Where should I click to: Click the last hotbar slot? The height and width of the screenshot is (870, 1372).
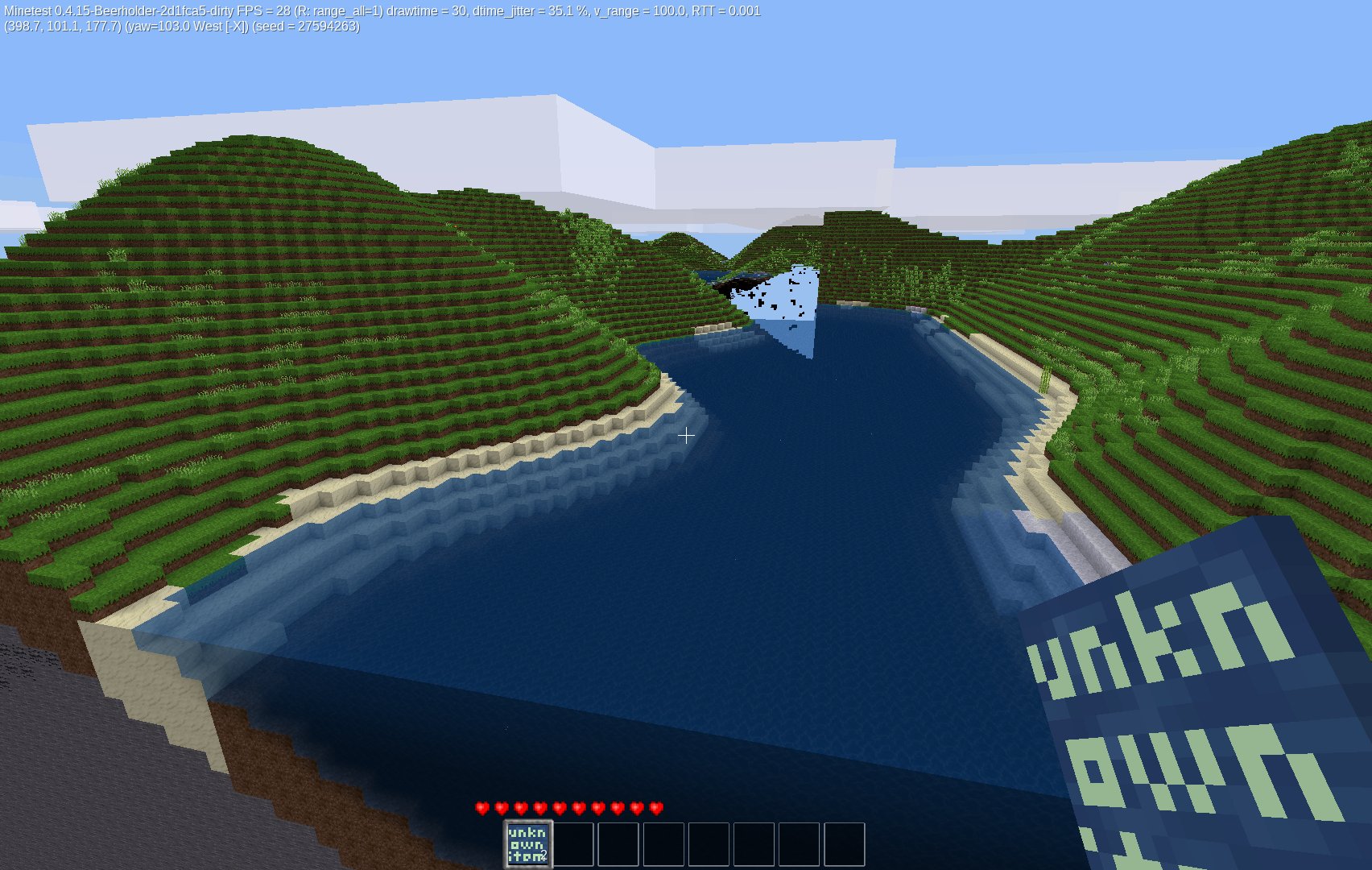click(x=845, y=843)
